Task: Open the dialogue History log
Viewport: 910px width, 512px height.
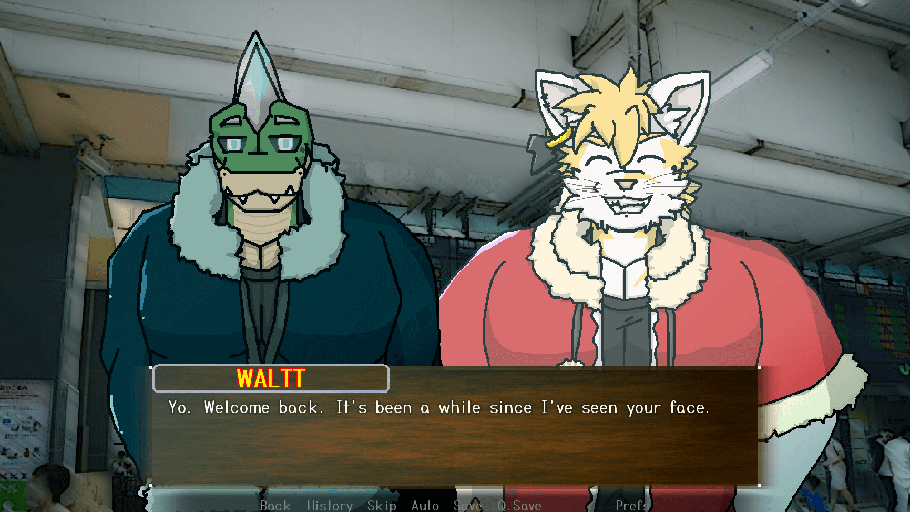Action: point(329,505)
